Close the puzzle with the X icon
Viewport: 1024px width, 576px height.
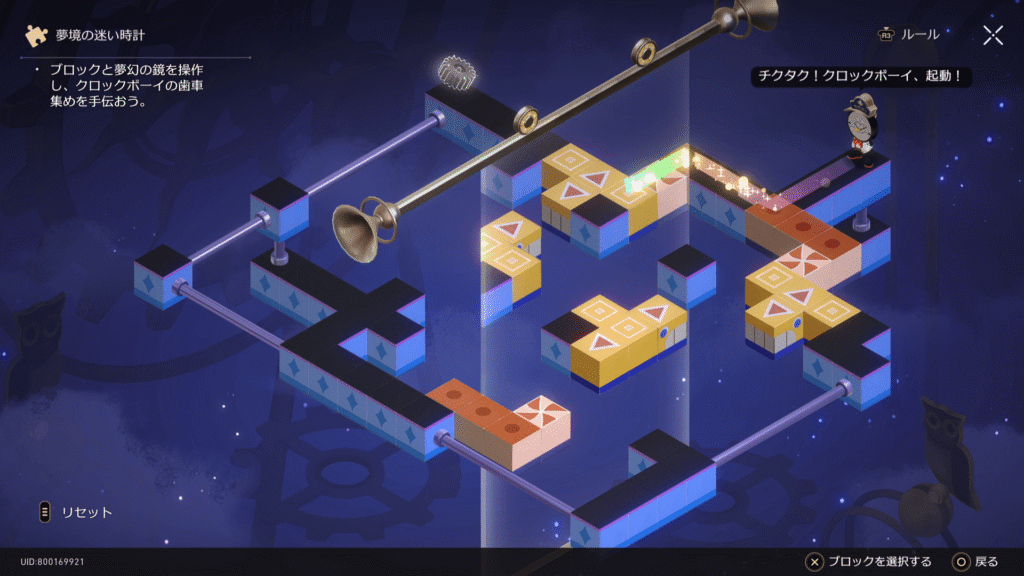[992, 36]
